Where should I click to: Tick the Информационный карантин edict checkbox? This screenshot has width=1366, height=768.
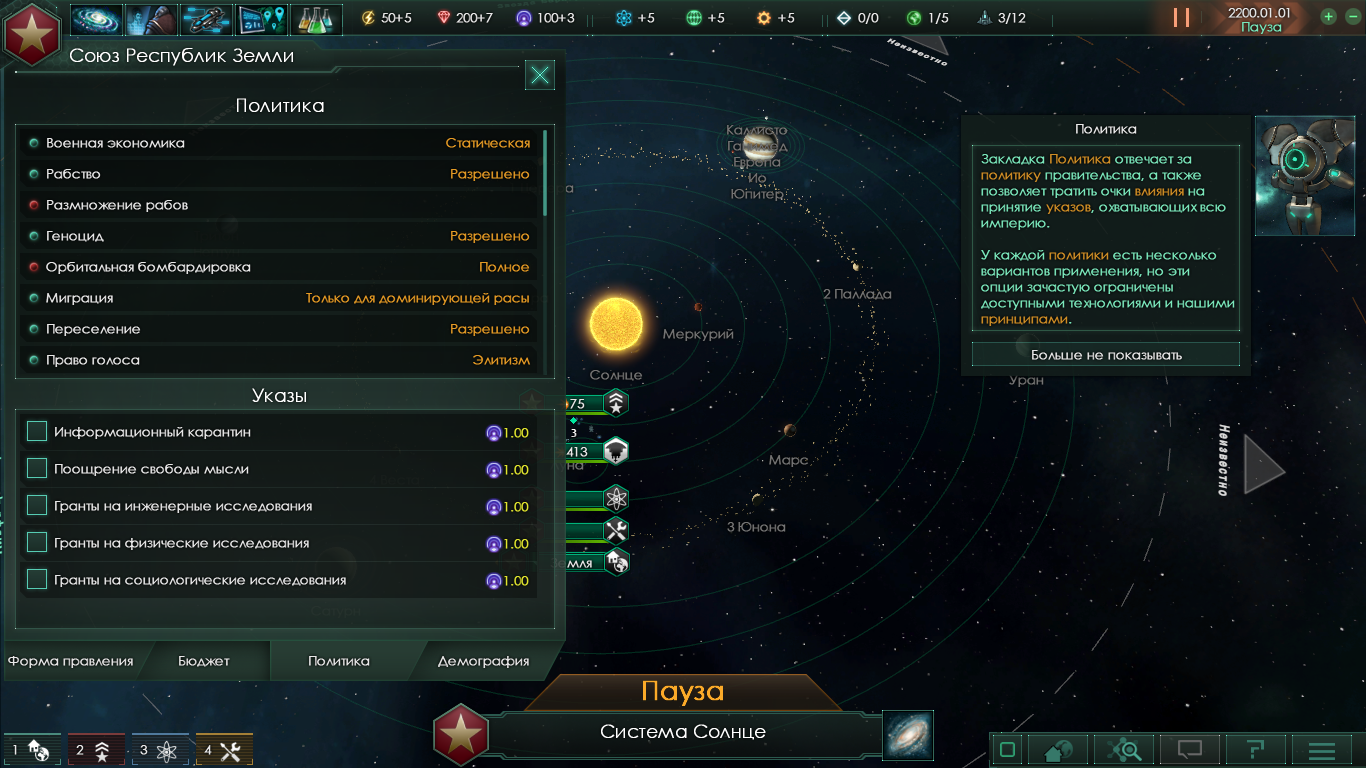(x=37, y=432)
